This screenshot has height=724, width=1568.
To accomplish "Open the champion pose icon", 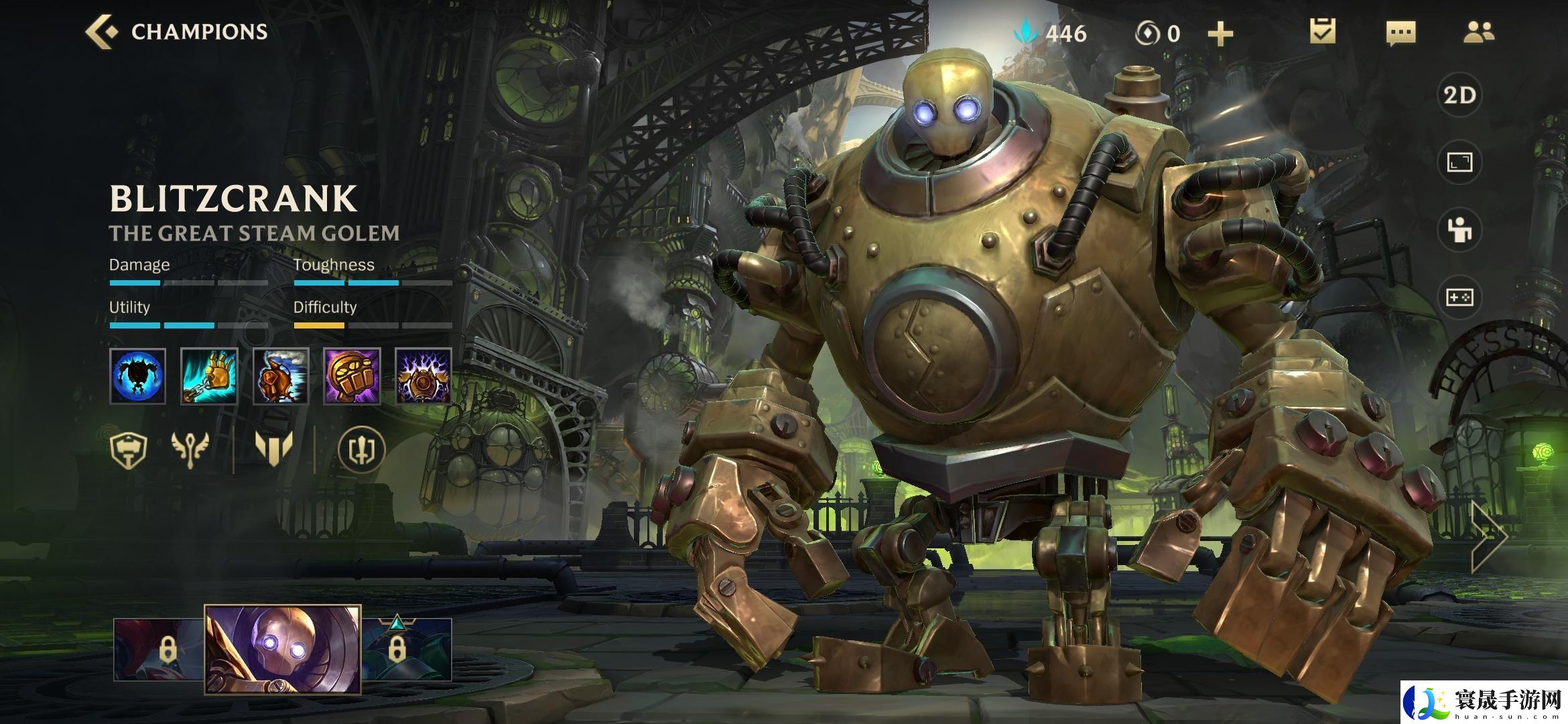I will pyautogui.click(x=1459, y=230).
